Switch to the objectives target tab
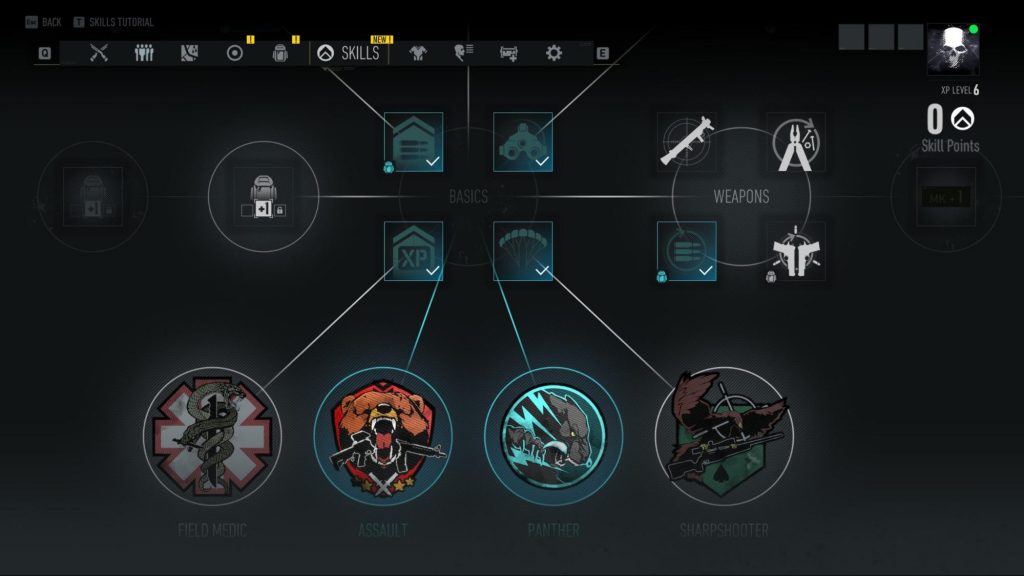The width and height of the screenshot is (1024, 576). pyautogui.click(x=235, y=53)
